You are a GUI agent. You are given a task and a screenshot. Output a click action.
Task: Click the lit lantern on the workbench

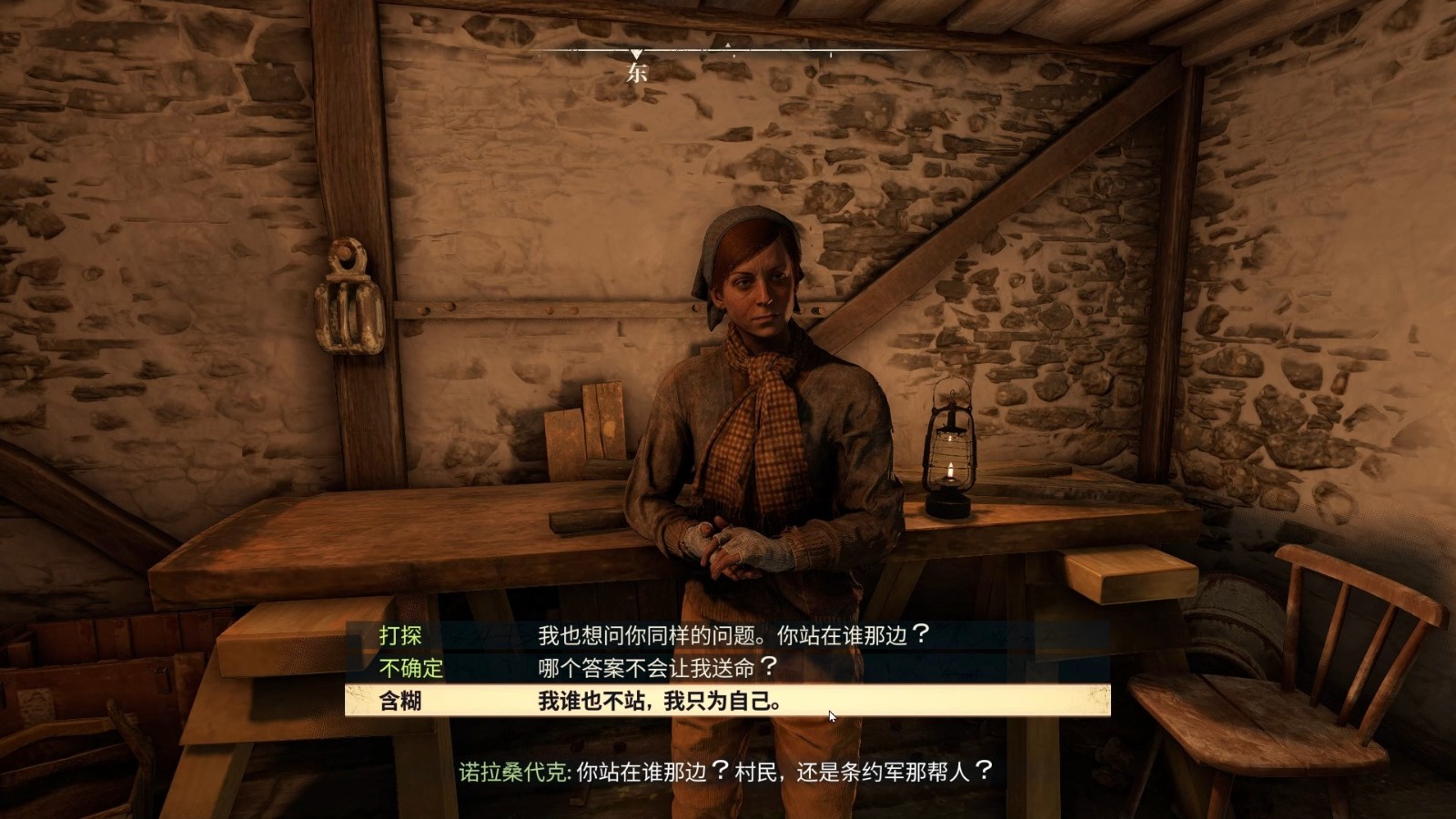tap(950, 455)
